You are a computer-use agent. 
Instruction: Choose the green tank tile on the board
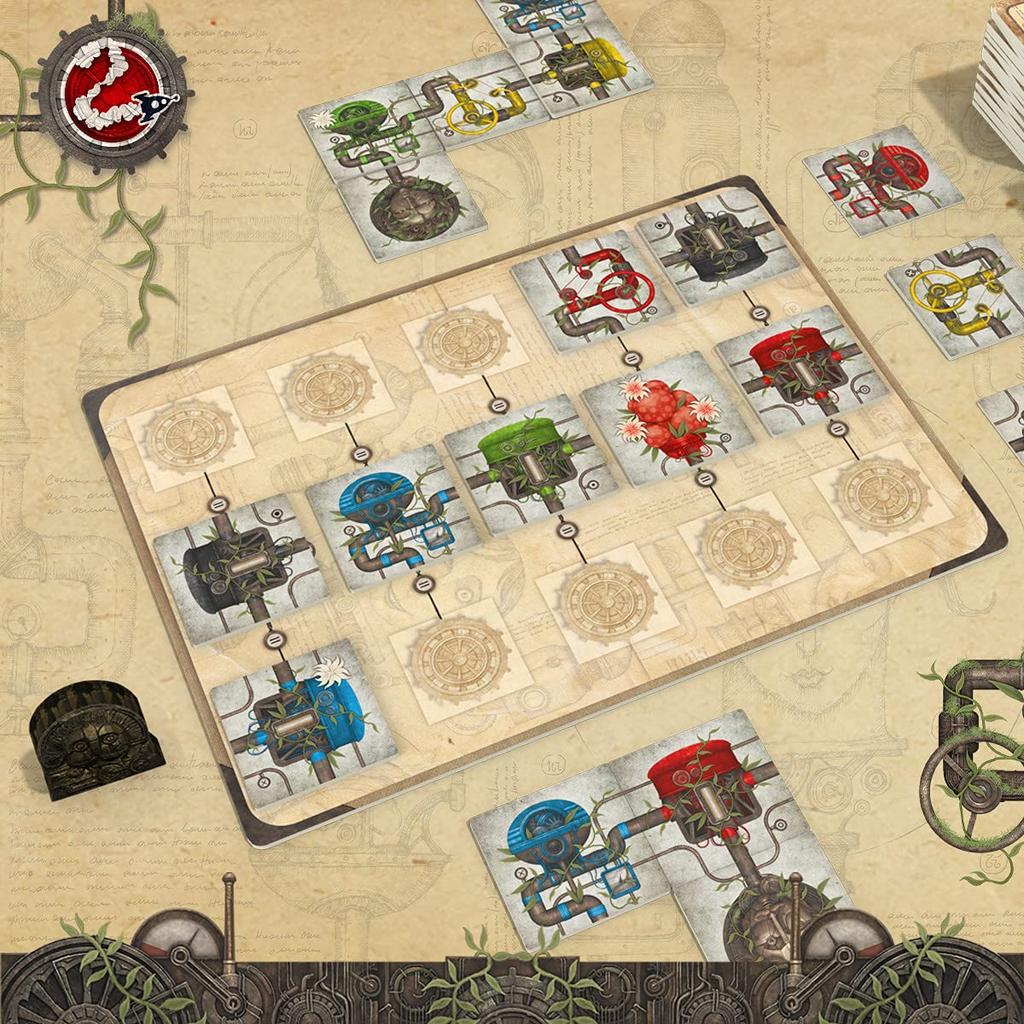[520, 462]
